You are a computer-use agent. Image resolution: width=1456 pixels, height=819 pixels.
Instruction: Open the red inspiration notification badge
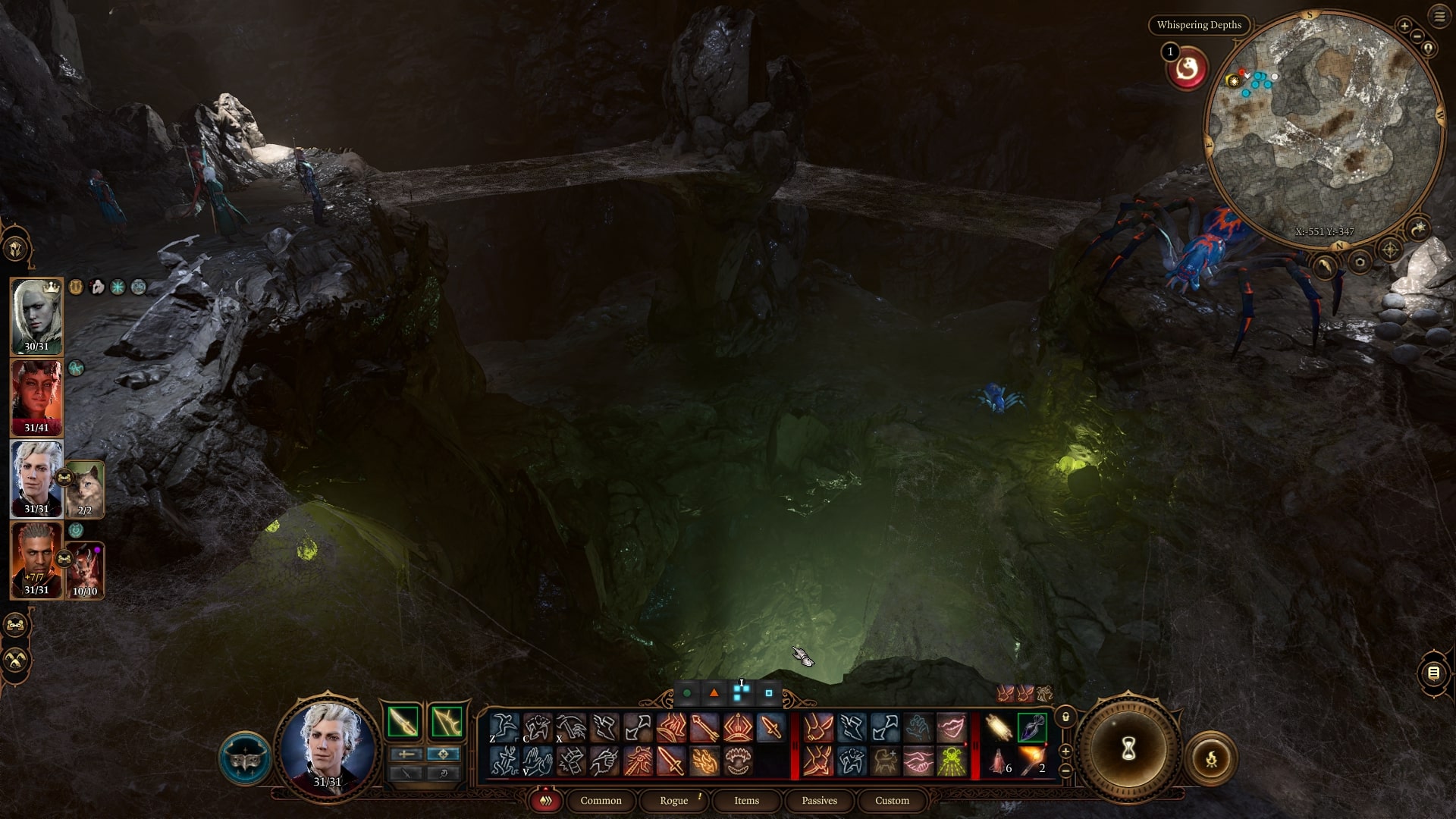(x=1187, y=70)
